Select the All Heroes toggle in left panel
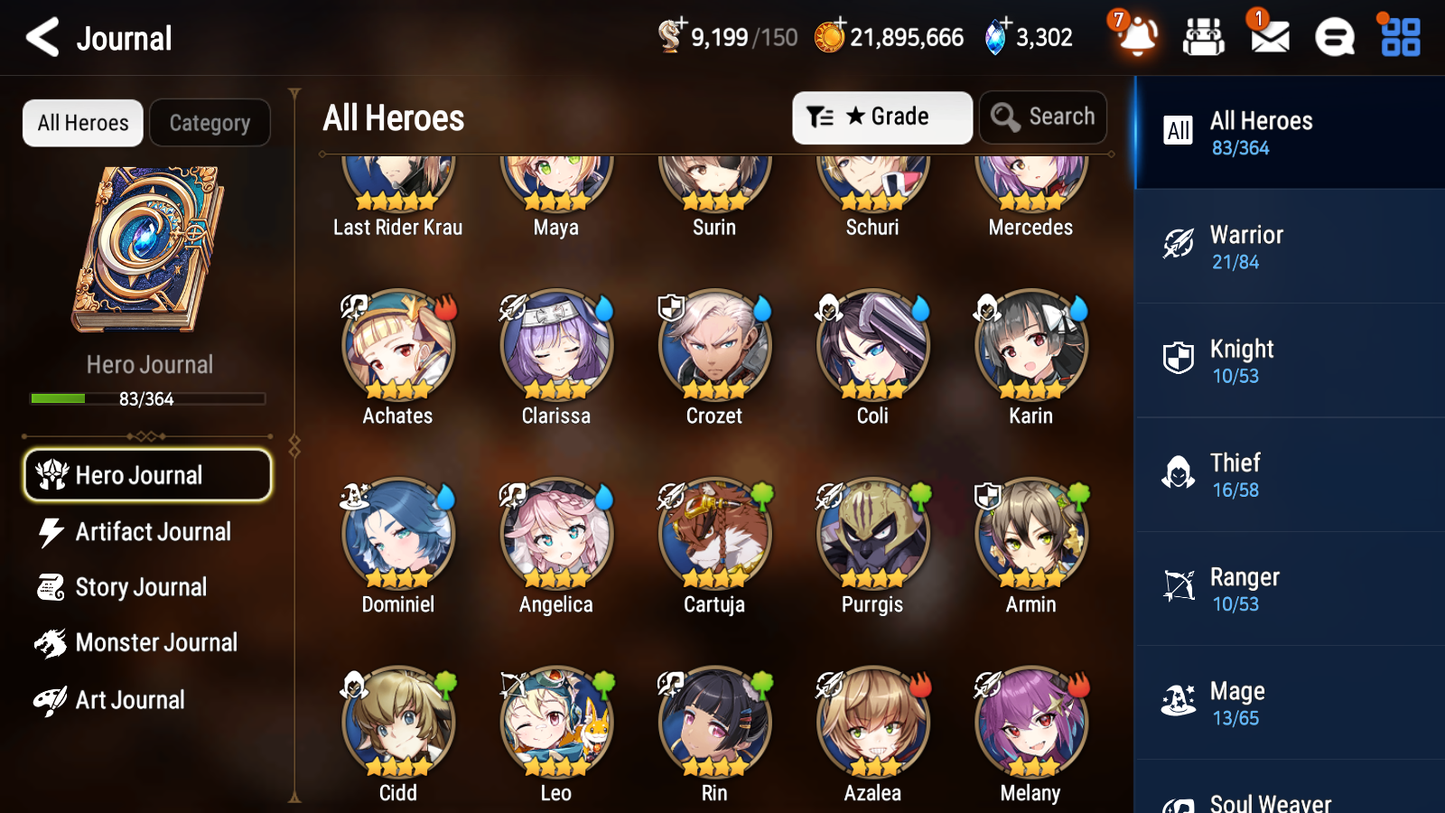The image size is (1445, 813). click(82, 122)
